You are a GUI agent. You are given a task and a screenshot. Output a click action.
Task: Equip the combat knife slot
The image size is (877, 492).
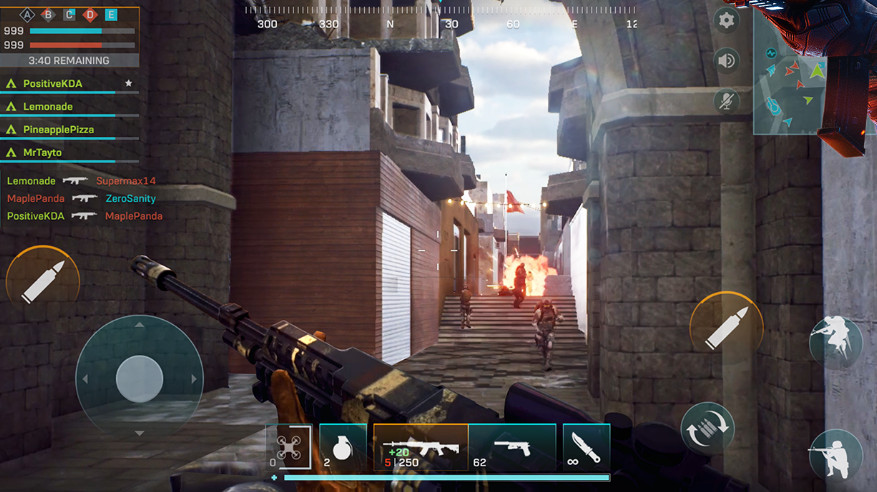tap(586, 447)
